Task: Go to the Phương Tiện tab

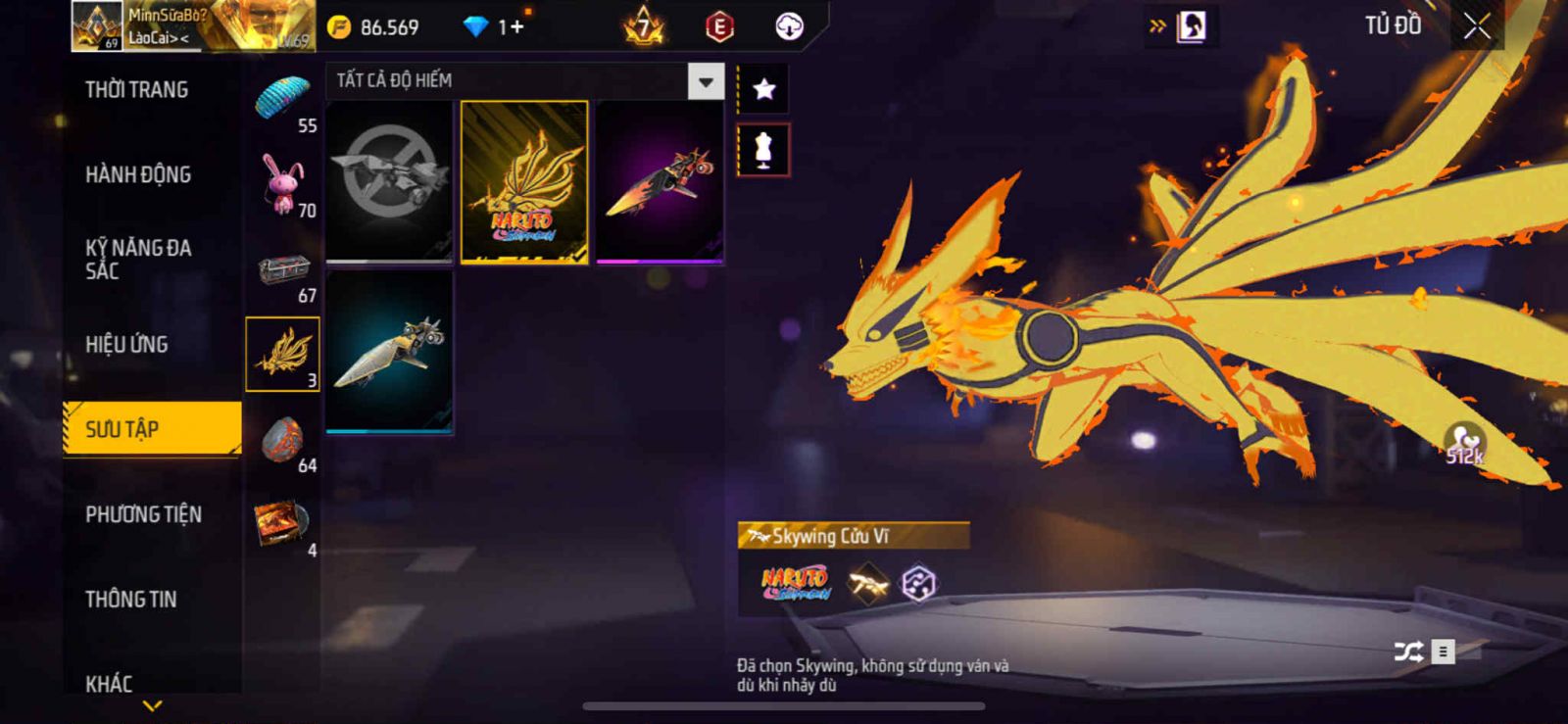Action: pos(143,514)
